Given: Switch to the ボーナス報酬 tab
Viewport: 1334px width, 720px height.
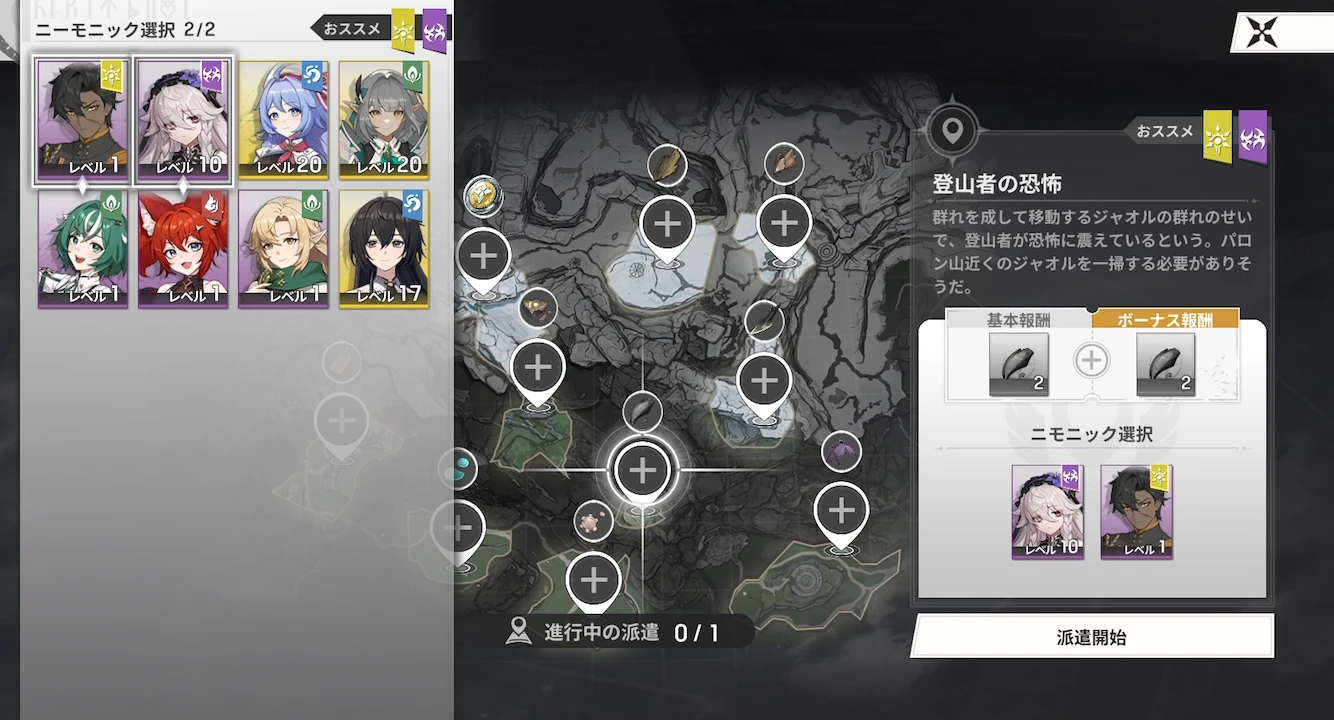Looking at the screenshot, I should click(1167, 318).
